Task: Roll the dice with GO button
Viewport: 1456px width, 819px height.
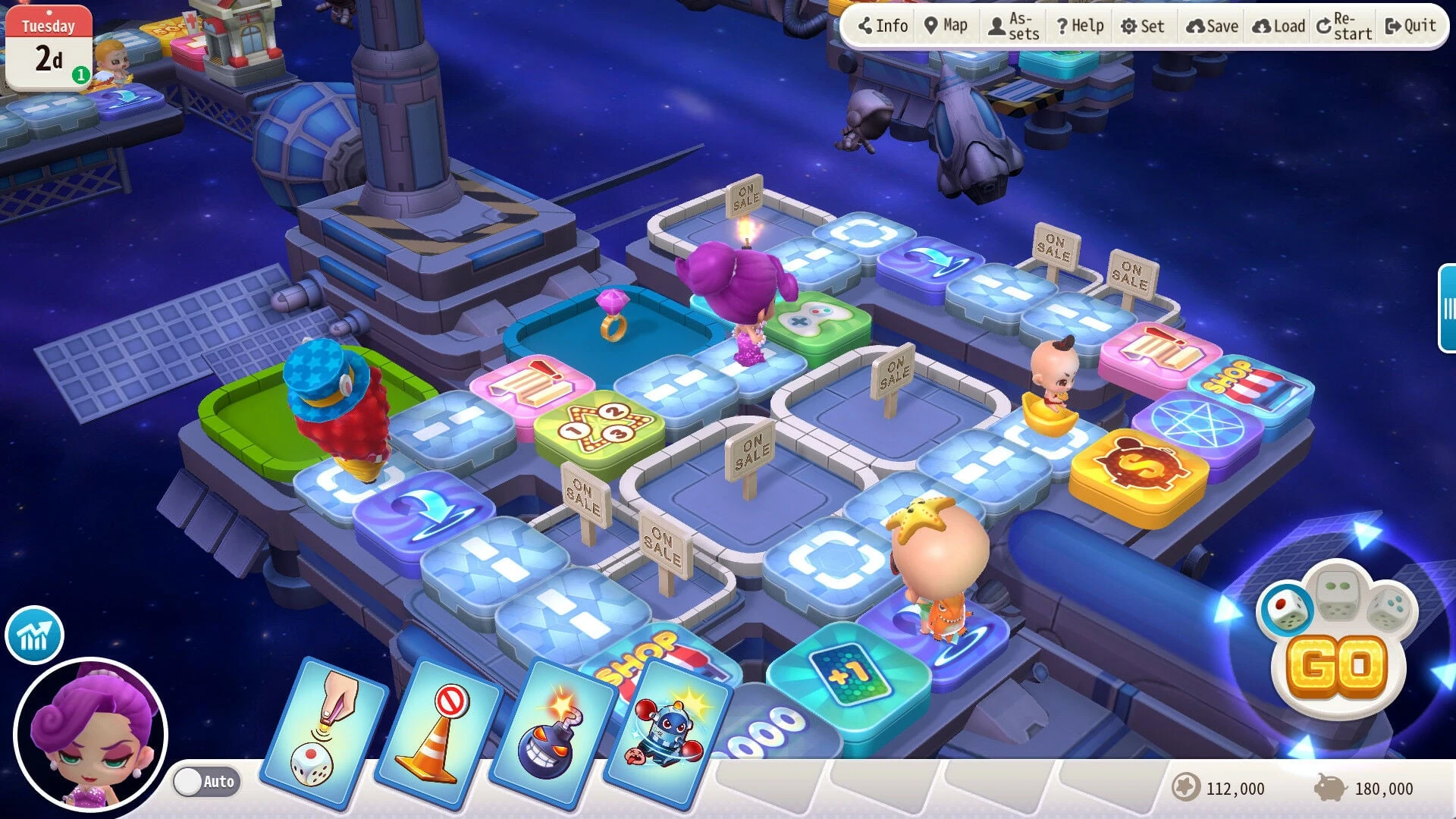Action: 1338,667
